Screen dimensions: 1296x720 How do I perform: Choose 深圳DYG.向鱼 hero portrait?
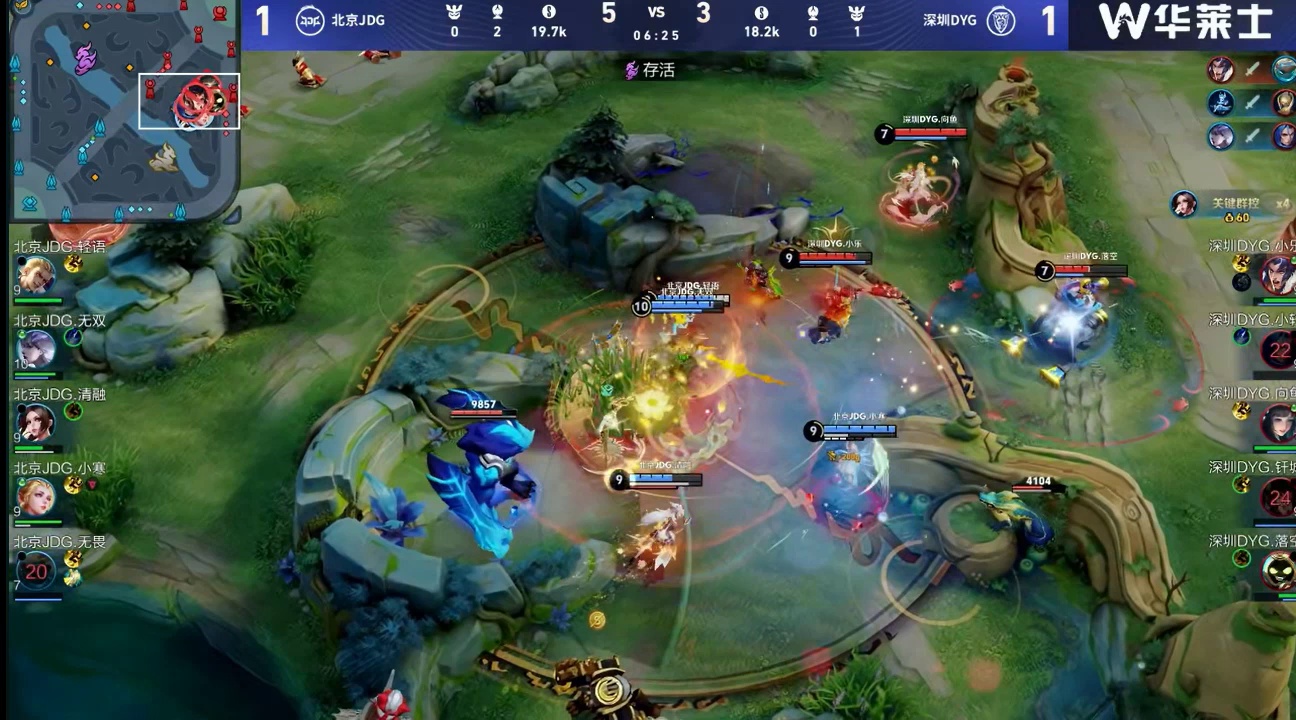[1279, 422]
